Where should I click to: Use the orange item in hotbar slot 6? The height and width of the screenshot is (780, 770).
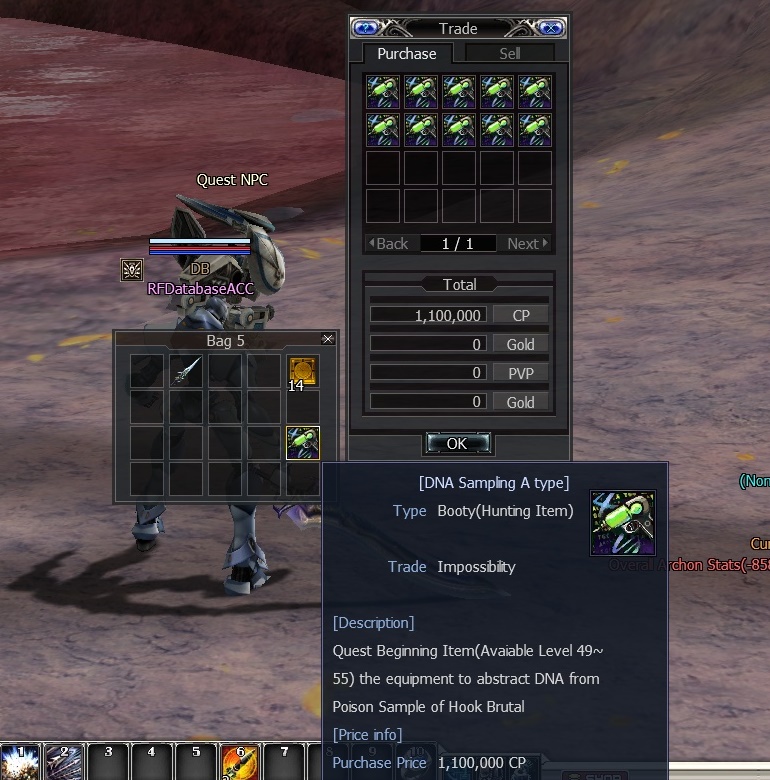[239, 762]
